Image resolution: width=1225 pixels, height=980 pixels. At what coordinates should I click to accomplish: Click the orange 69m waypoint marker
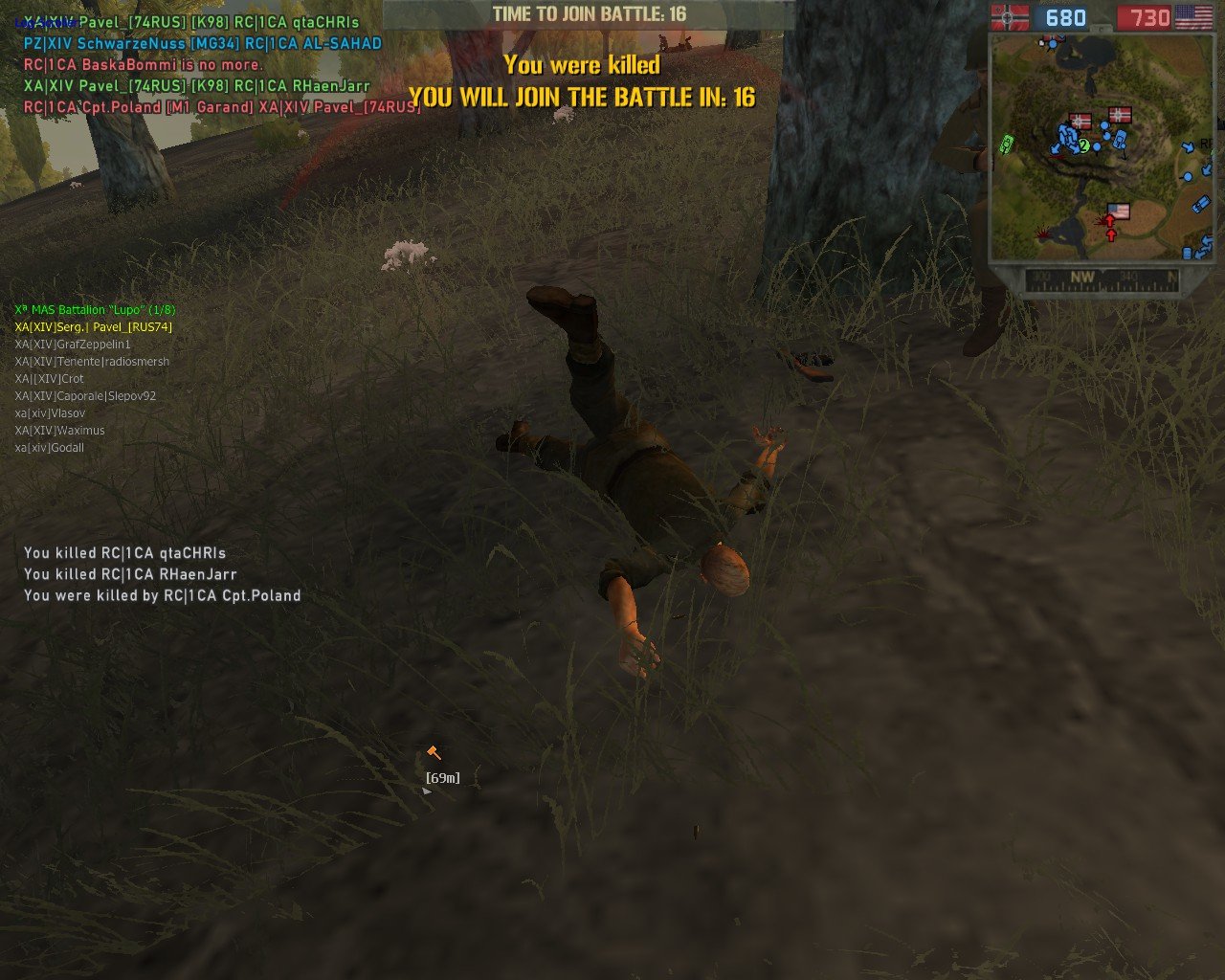point(434,754)
